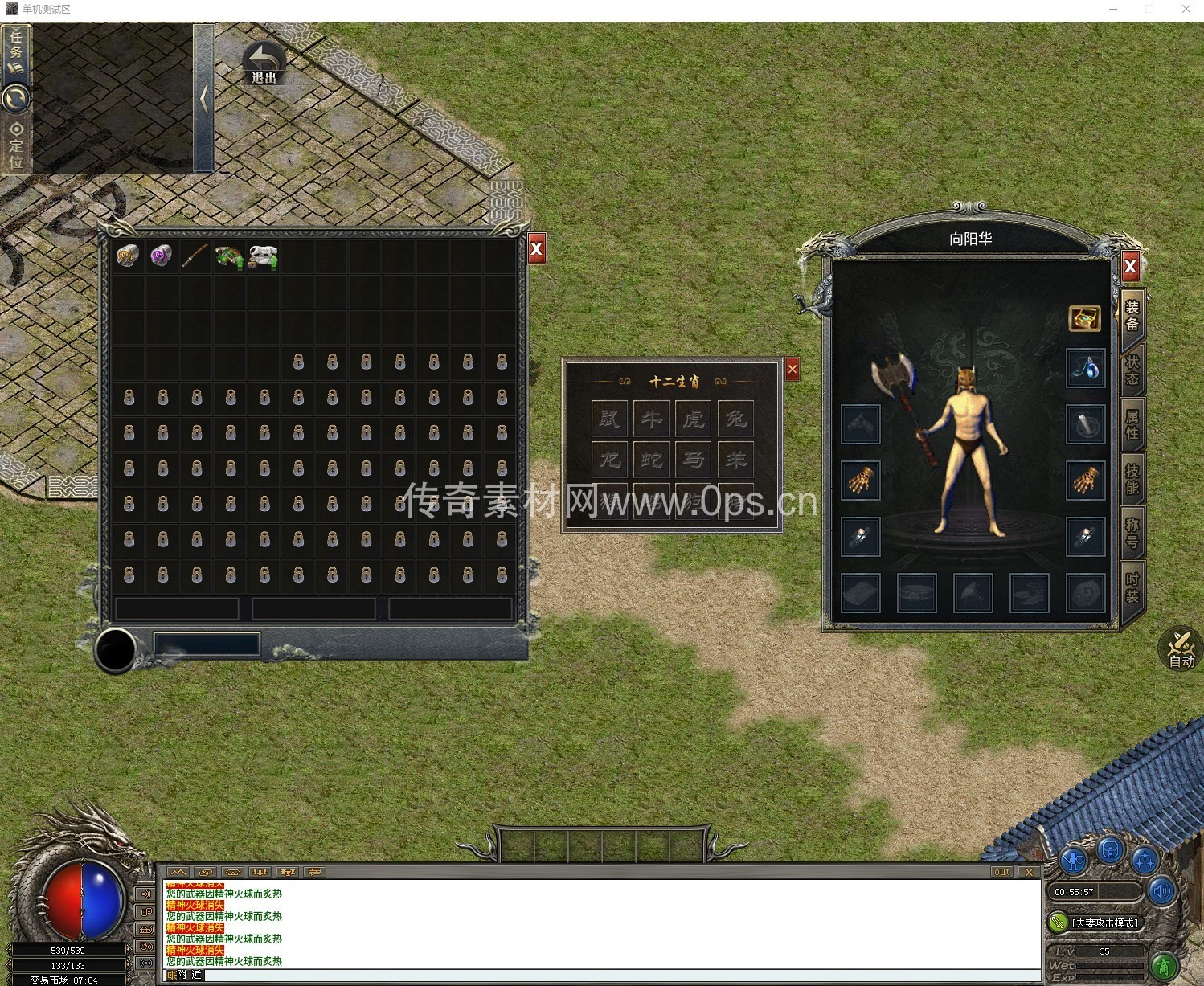Click the 退出 exit arrow button

tap(264, 63)
